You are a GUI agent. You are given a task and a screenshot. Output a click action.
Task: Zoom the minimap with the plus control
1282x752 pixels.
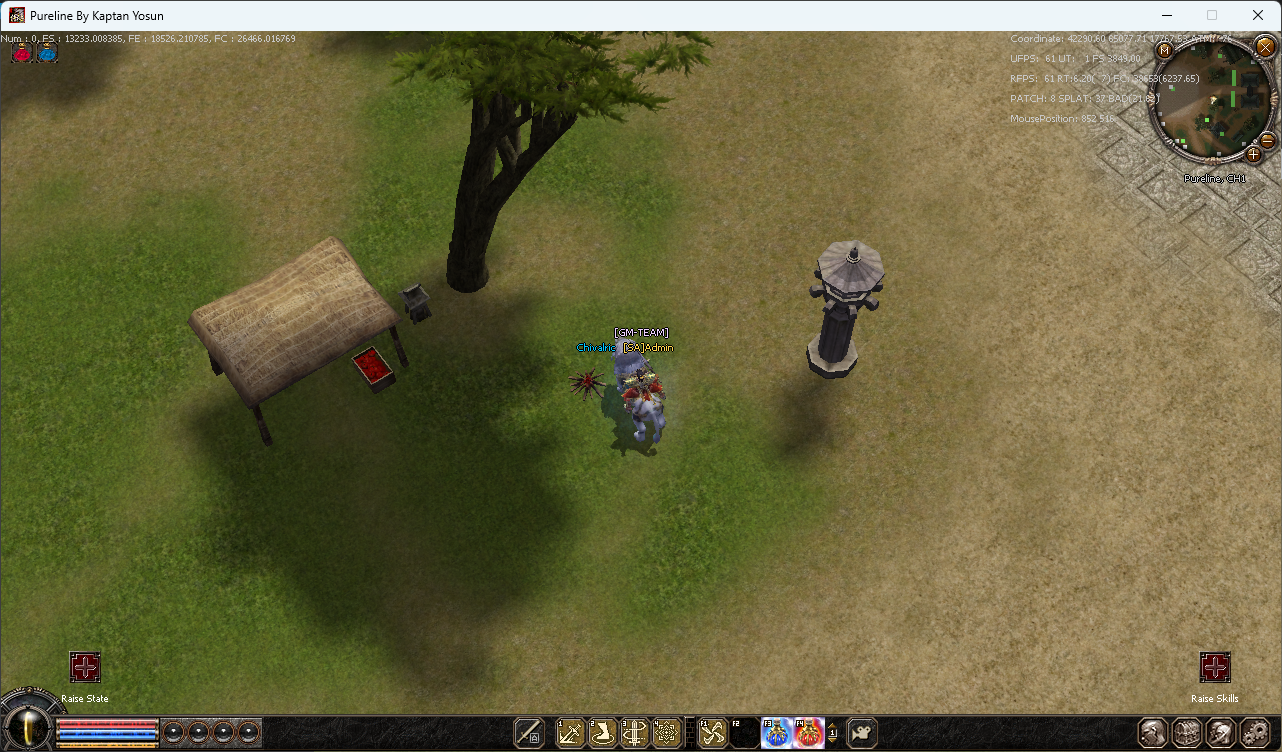[x=1252, y=155]
